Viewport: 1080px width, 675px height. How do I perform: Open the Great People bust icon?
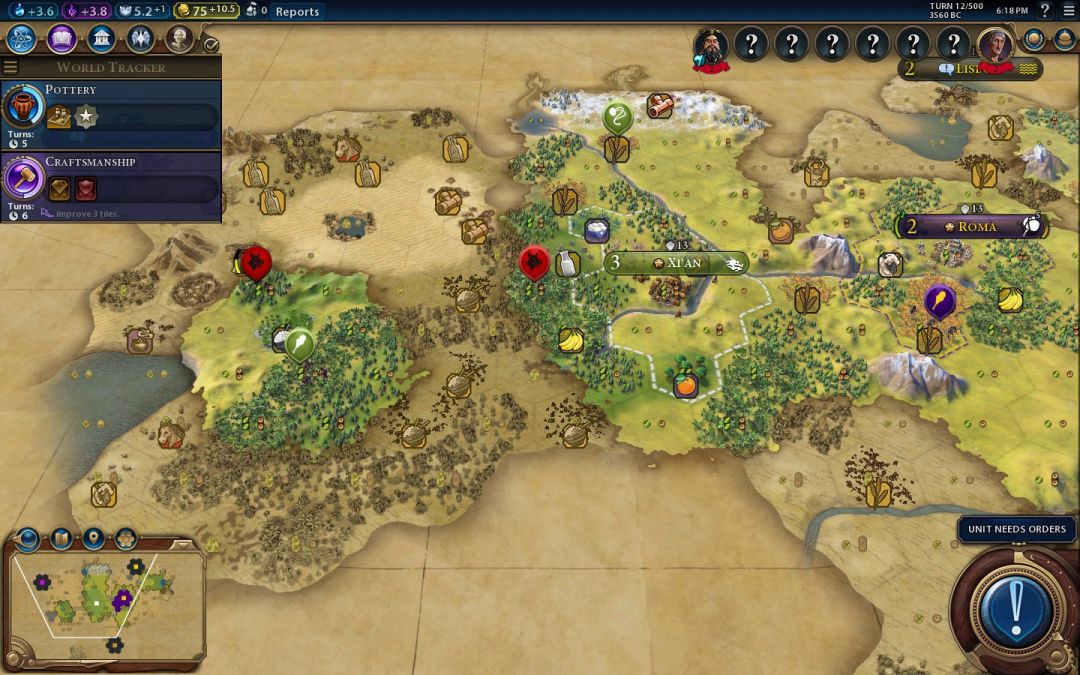[179, 39]
